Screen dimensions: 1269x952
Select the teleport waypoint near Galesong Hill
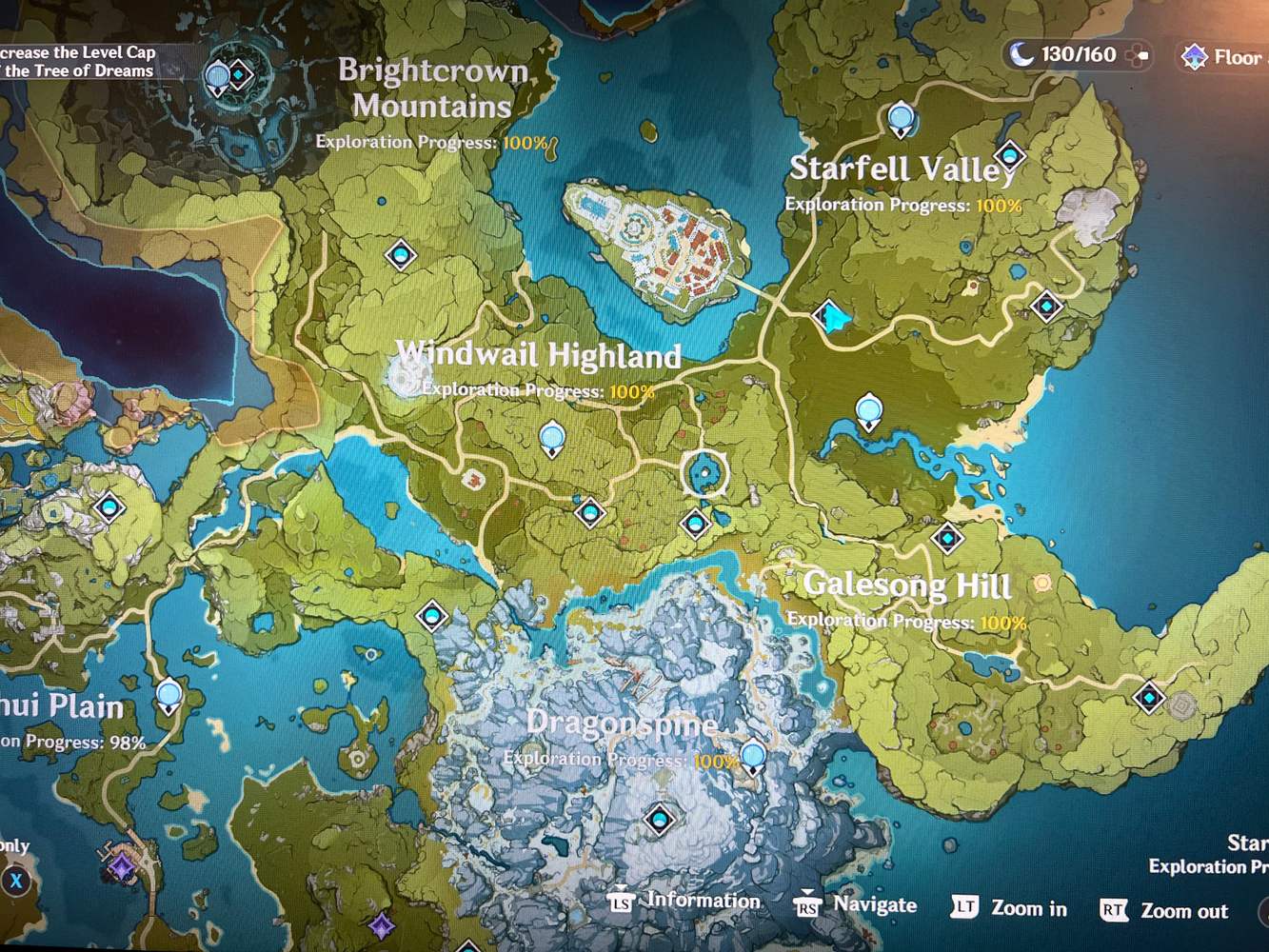[x=946, y=537]
